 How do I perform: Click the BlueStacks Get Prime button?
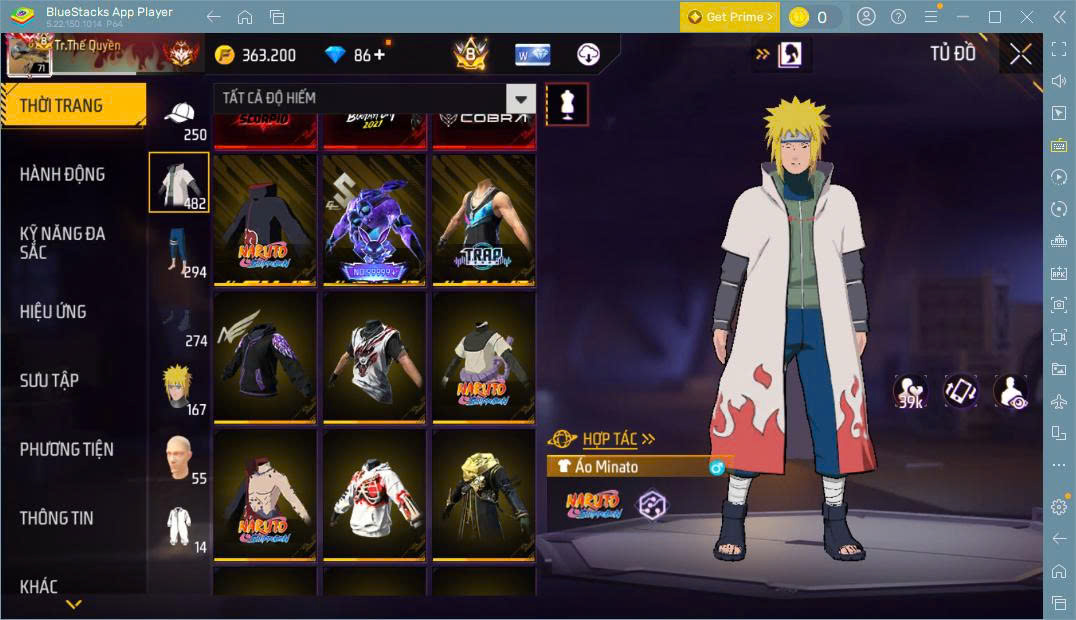coord(729,17)
